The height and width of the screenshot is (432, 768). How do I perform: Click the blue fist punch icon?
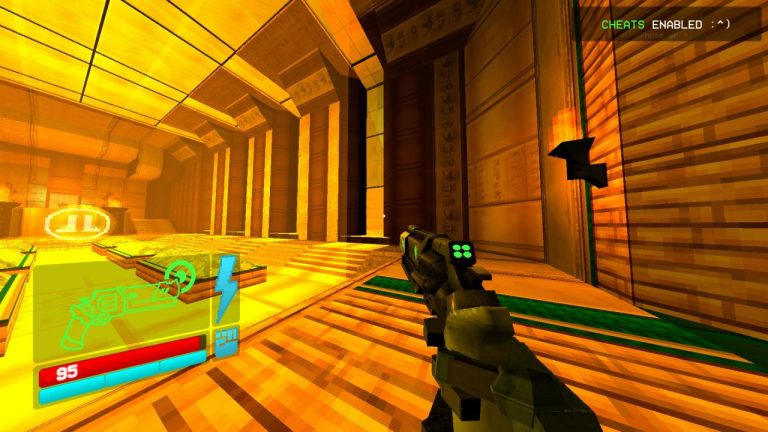pyautogui.click(x=225, y=340)
